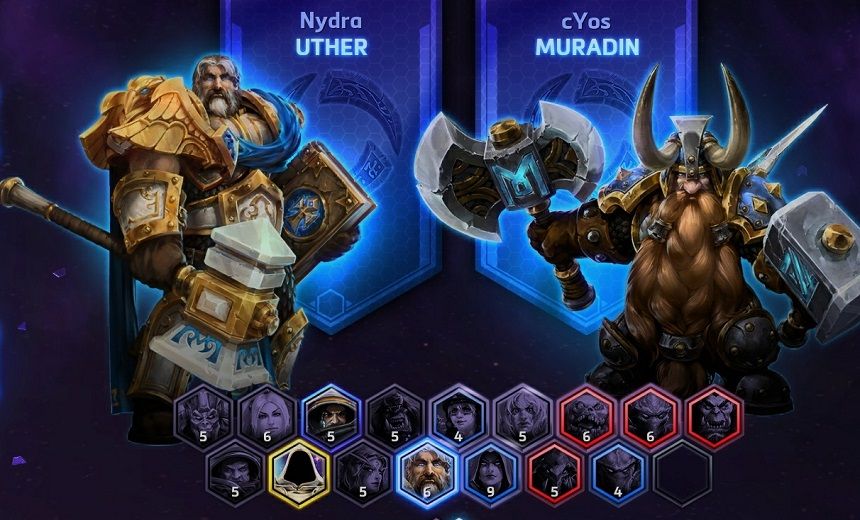
Task: Choose the goggled woman portrait marked 4
Action: (x=458, y=414)
